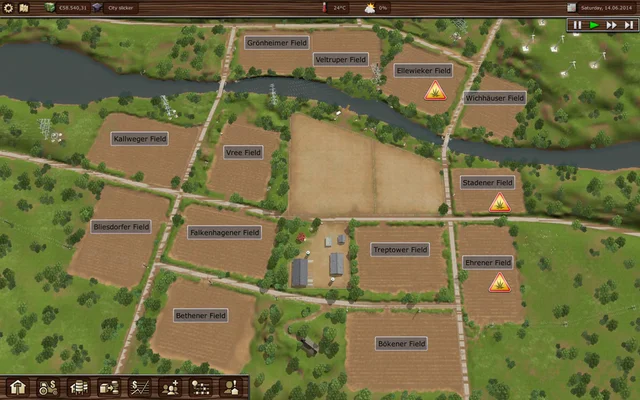The image size is (640, 400).
Task: Open the calendar icon beside the date
Action: (571, 7)
